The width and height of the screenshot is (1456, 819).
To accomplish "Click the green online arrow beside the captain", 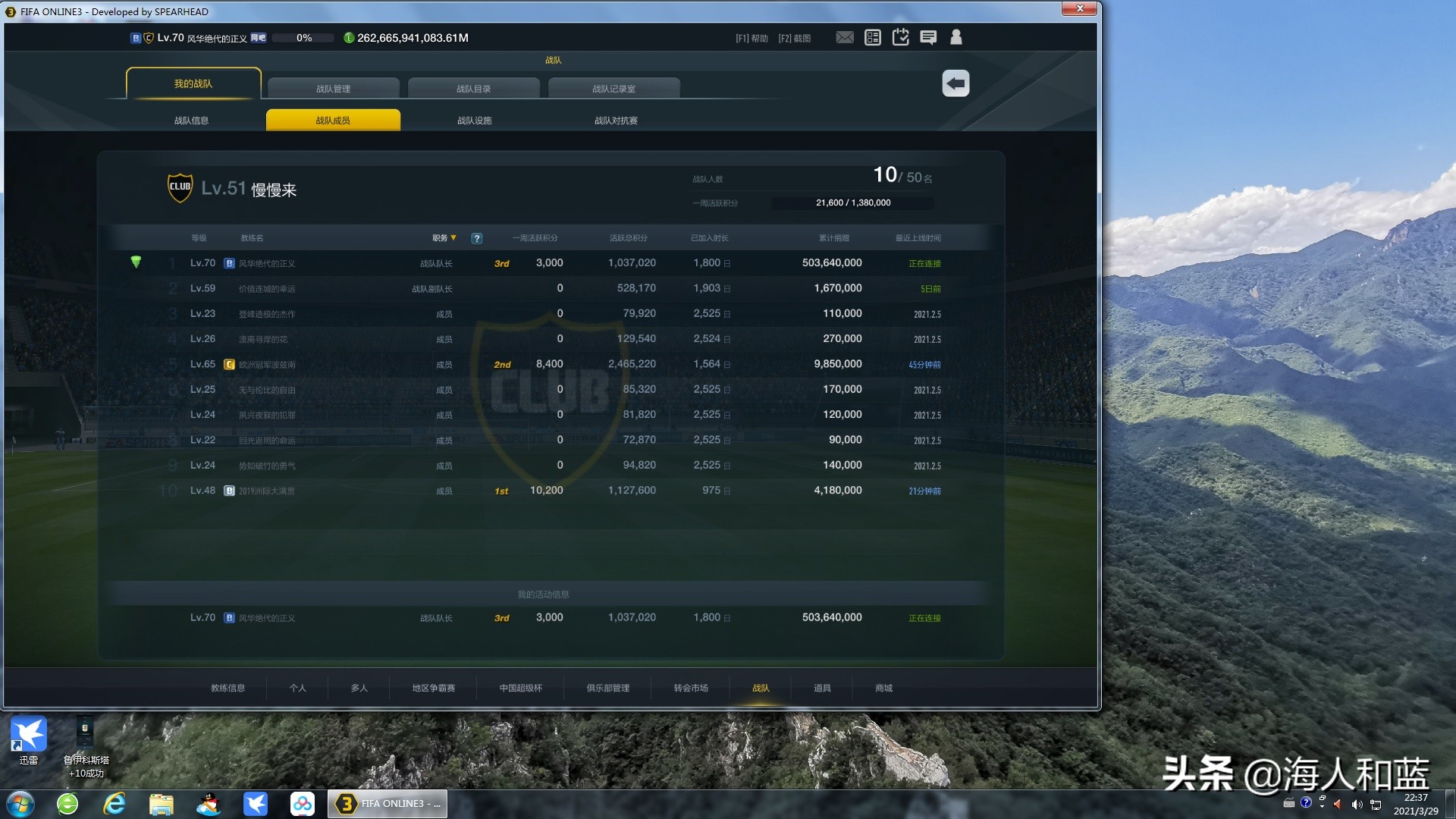I will point(136,262).
